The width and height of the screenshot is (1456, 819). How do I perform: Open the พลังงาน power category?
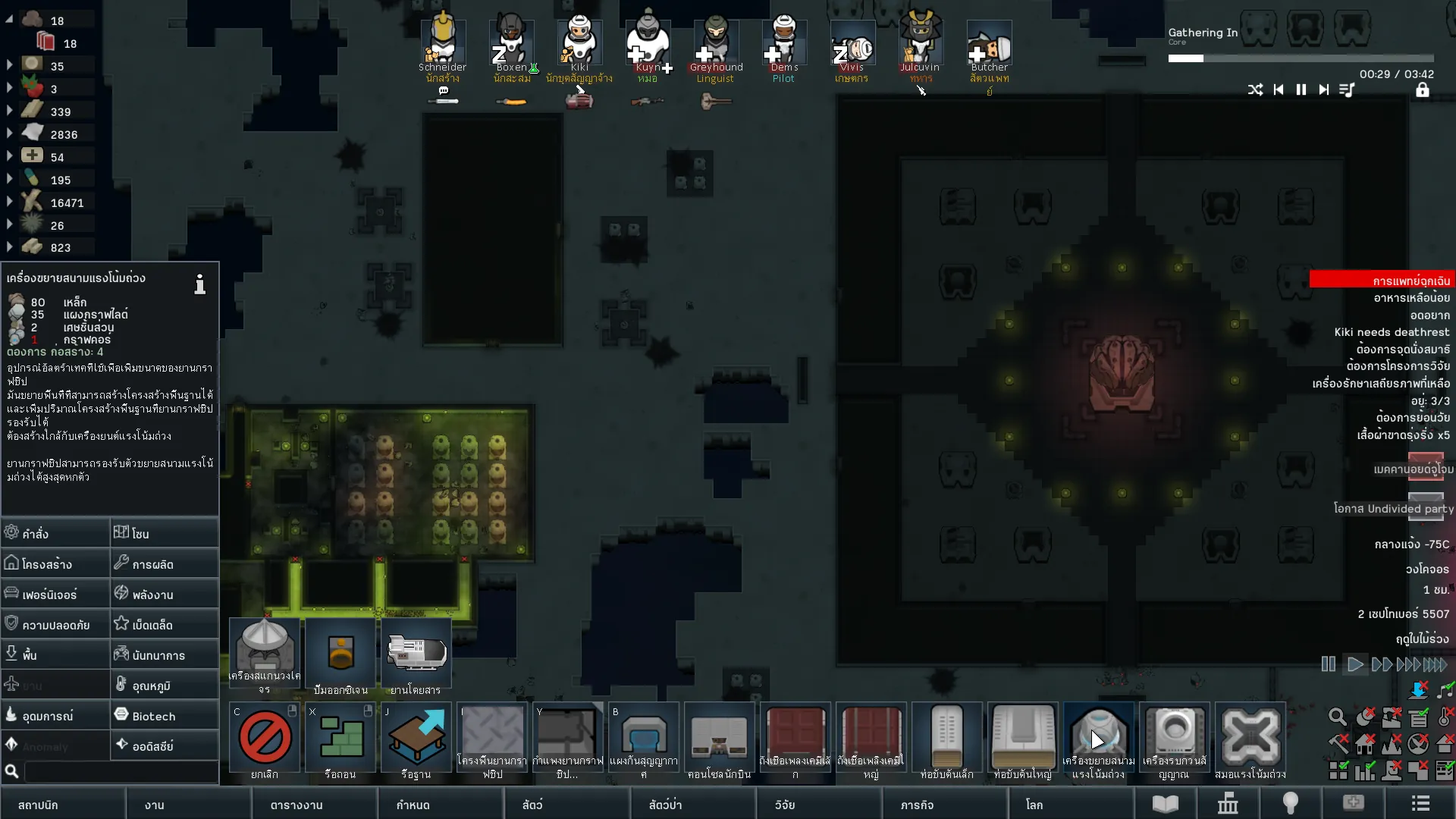point(165,594)
